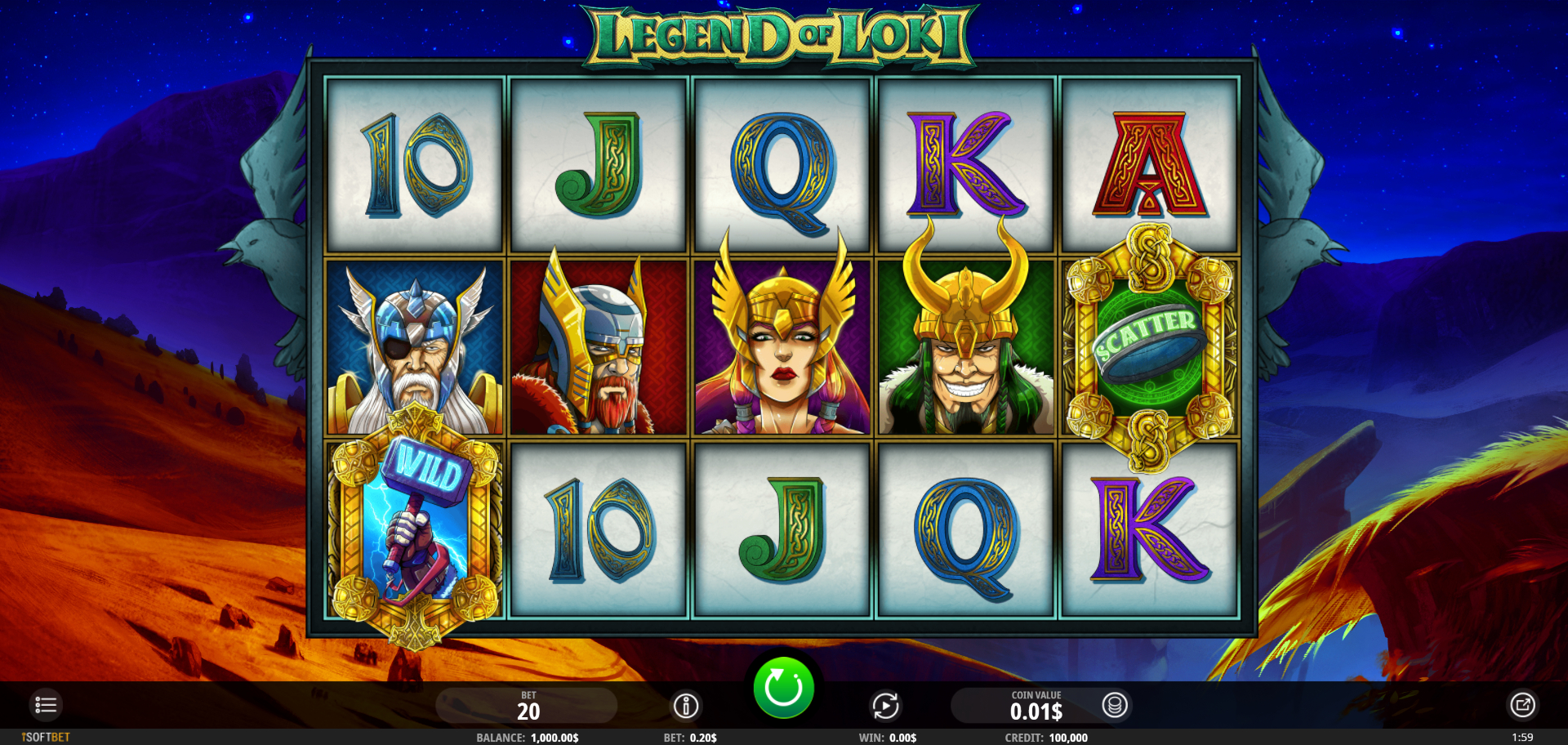Open the bet amount selector
This screenshot has height=745, width=1568.
(x=528, y=706)
